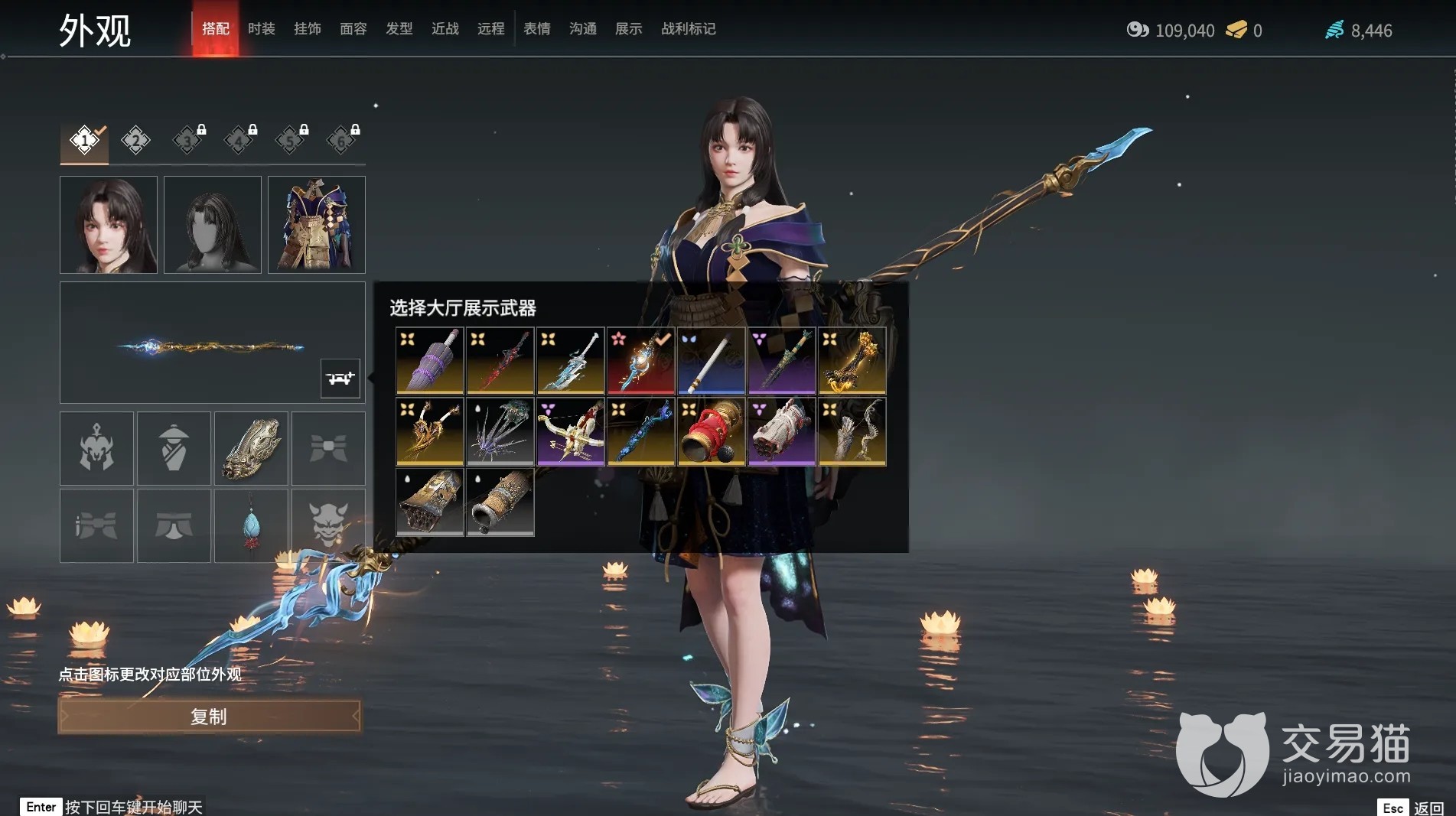
Task: Open the purple robe outfit slot
Action: tap(317, 225)
